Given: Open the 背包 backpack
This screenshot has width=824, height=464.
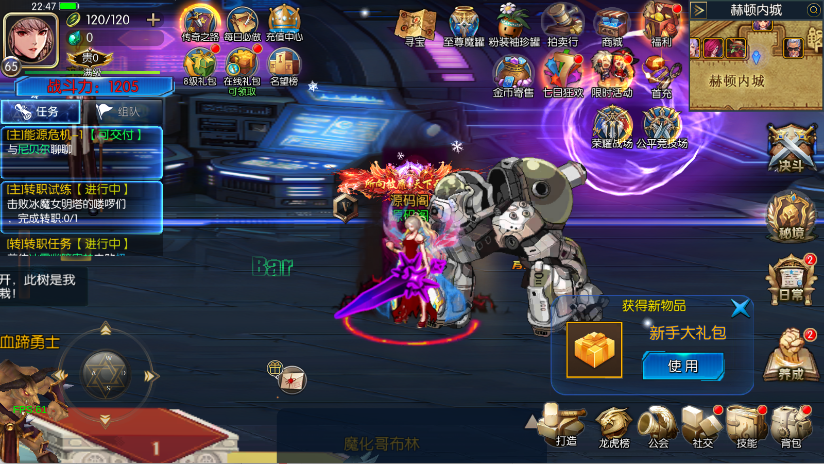Looking at the screenshot, I should [x=791, y=425].
